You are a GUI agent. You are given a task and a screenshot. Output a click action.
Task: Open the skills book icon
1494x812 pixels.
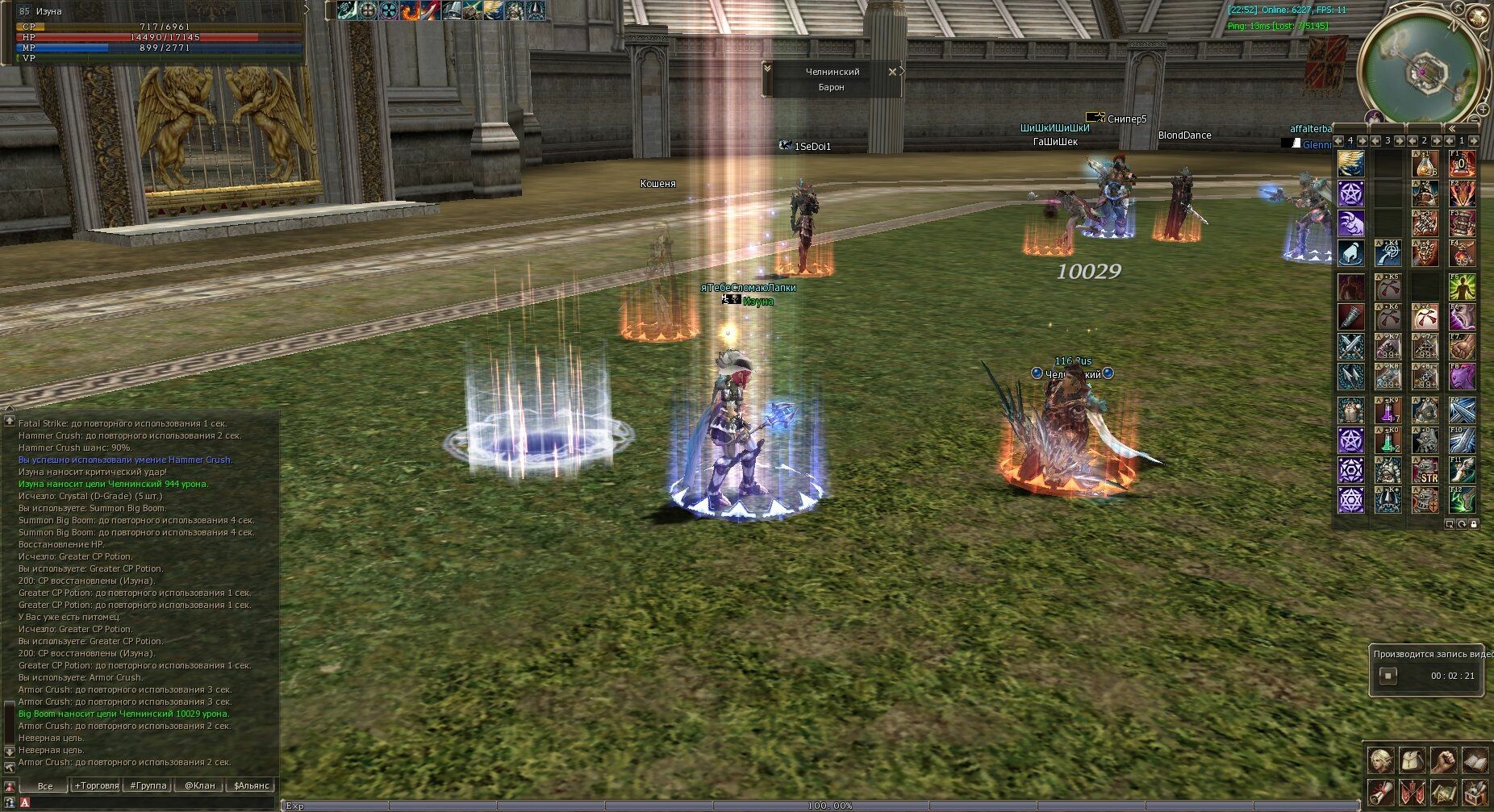[1475, 760]
